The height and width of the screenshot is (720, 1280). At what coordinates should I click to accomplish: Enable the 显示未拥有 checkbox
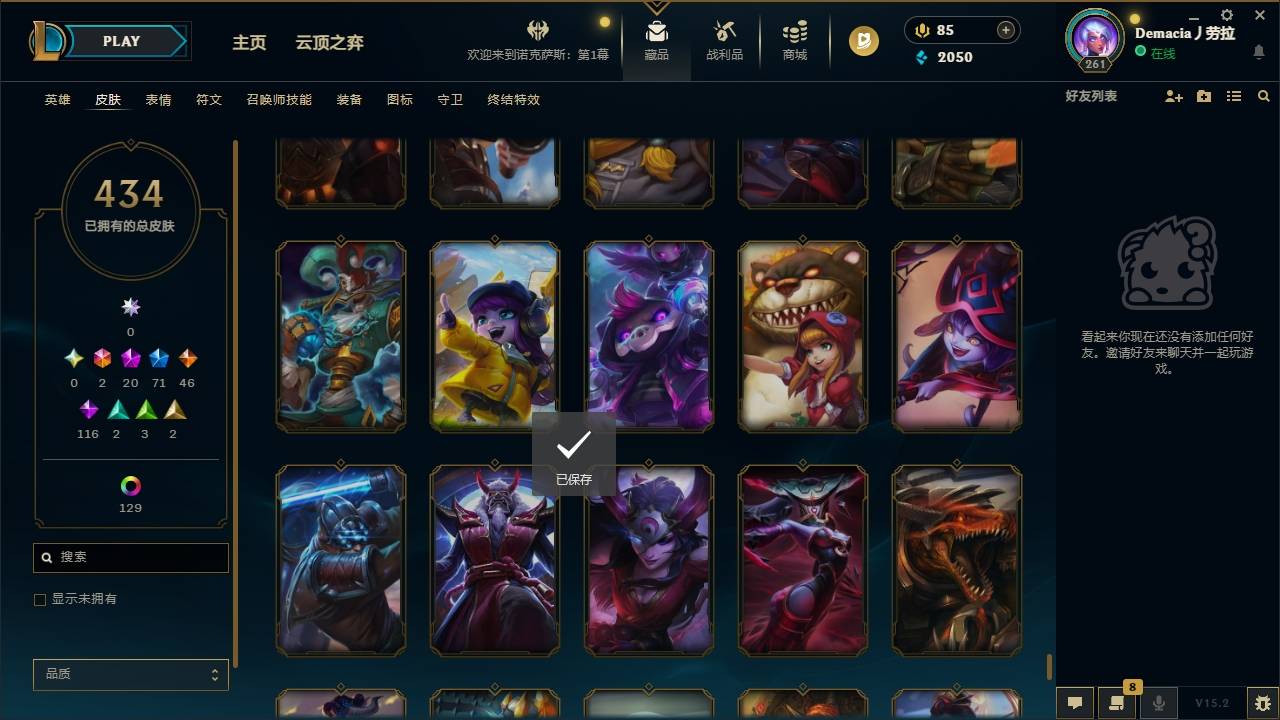[40, 599]
